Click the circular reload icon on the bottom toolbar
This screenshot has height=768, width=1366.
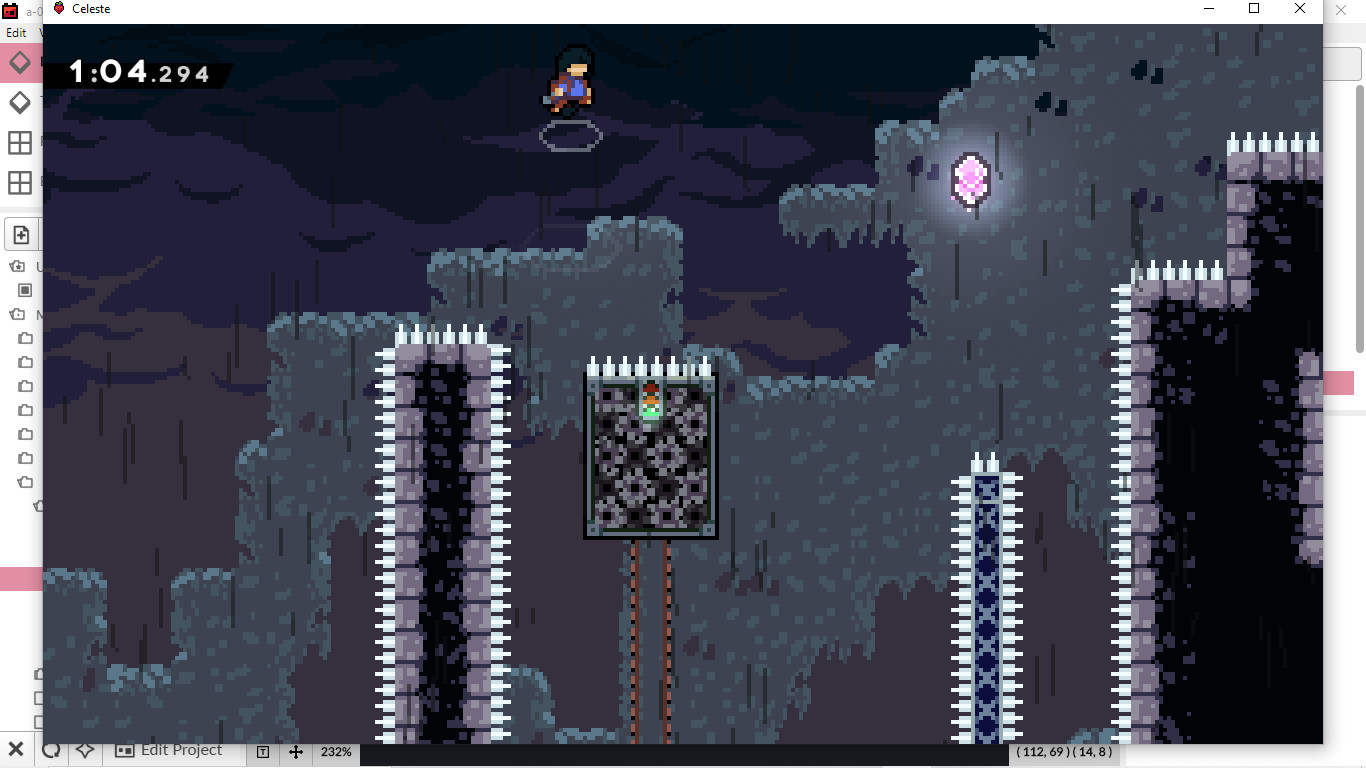(51, 750)
